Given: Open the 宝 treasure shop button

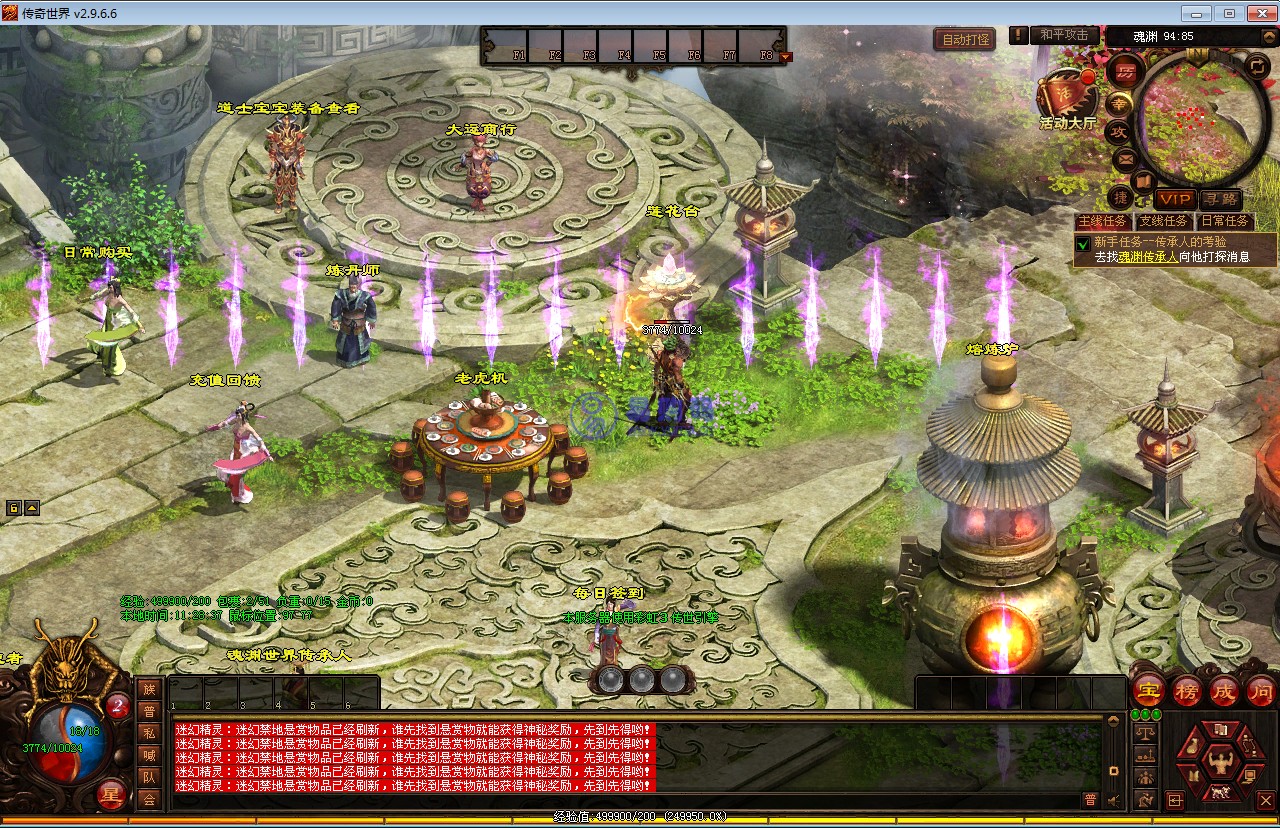Looking at the screenshot, I should point(1150,691).
